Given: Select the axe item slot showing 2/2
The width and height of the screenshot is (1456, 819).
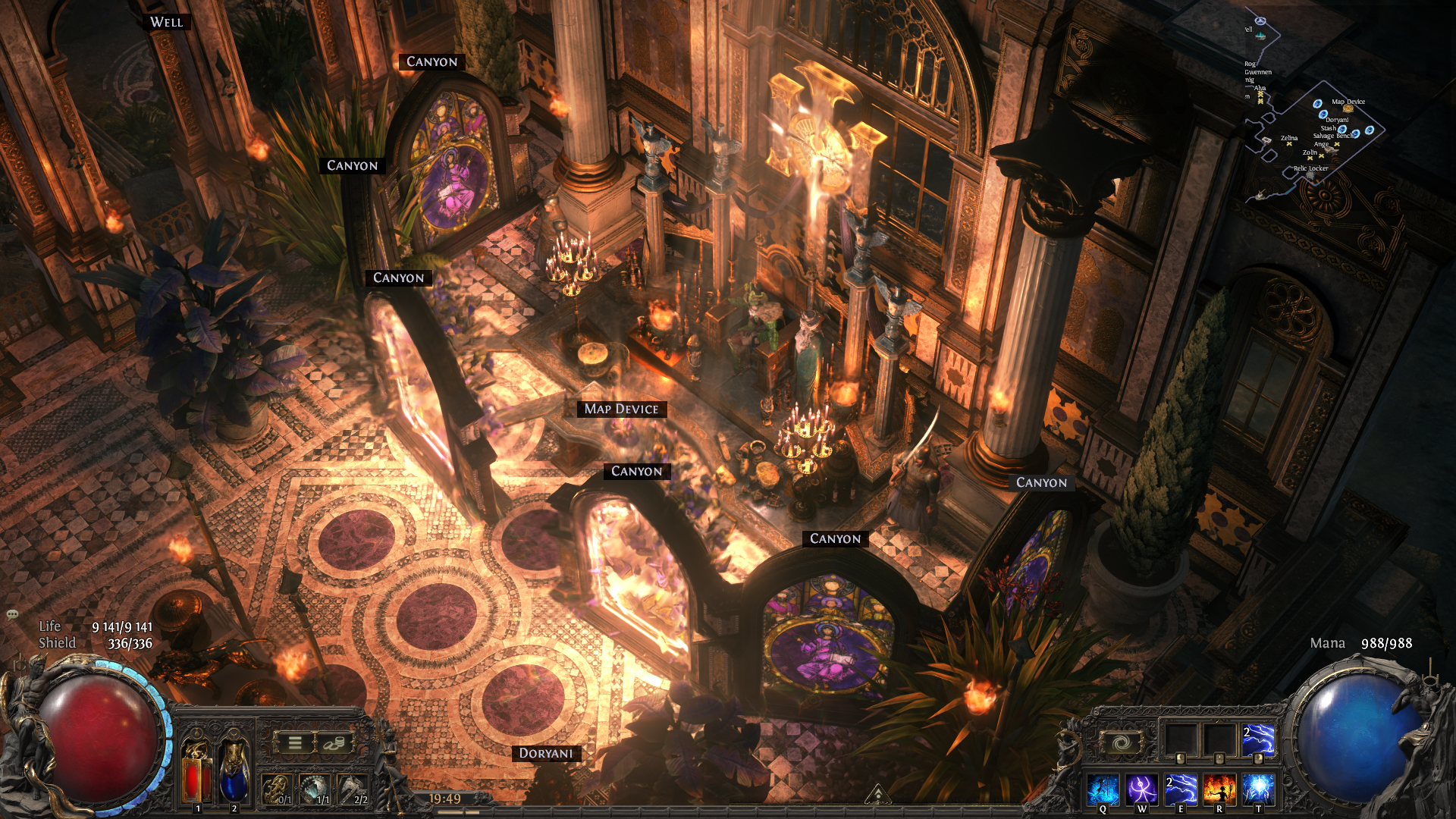Looking at the screenshot, I should pos(352,789).
